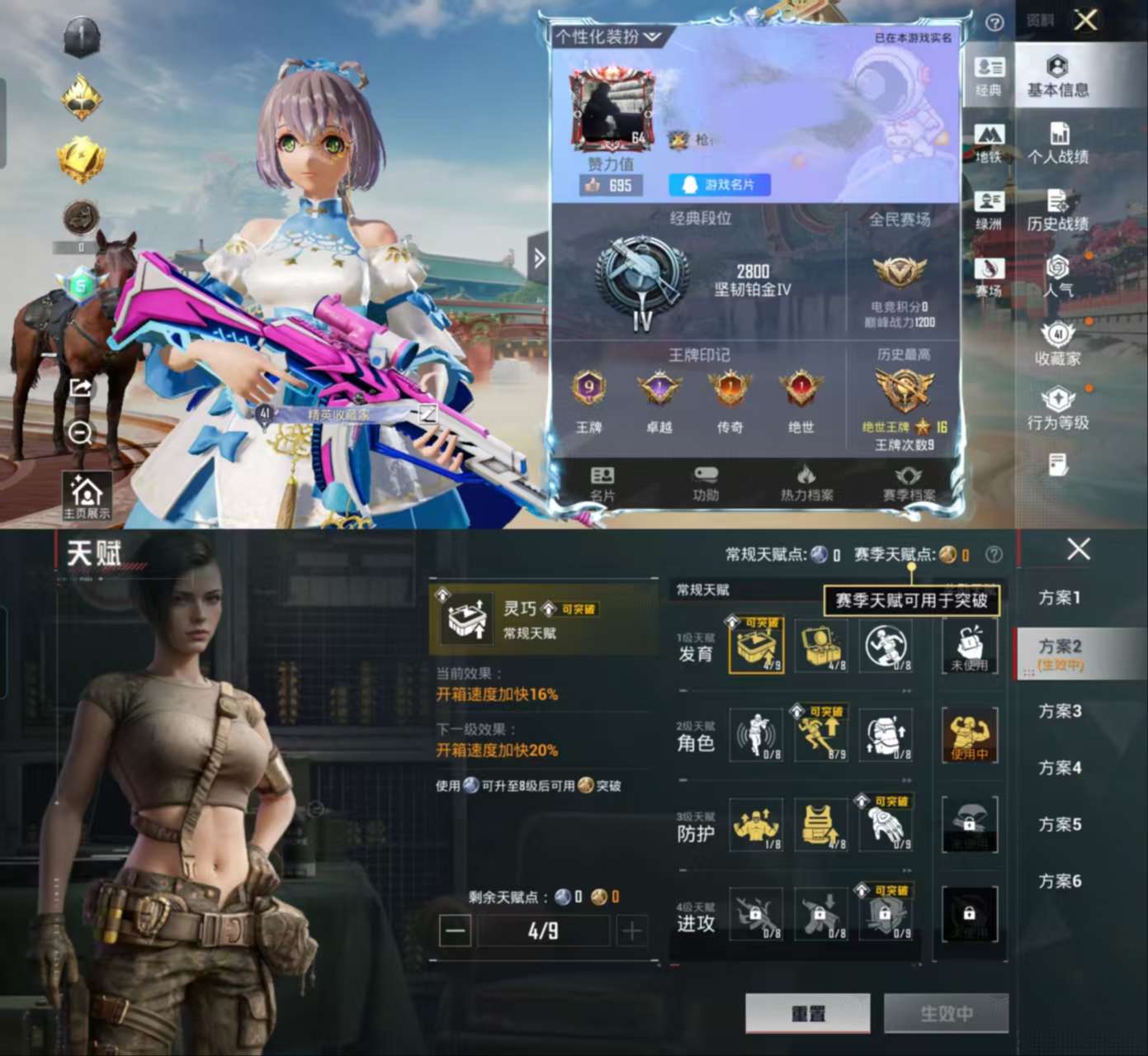
Task: Select talent plan 方案1
Action: click(1060, 597)
